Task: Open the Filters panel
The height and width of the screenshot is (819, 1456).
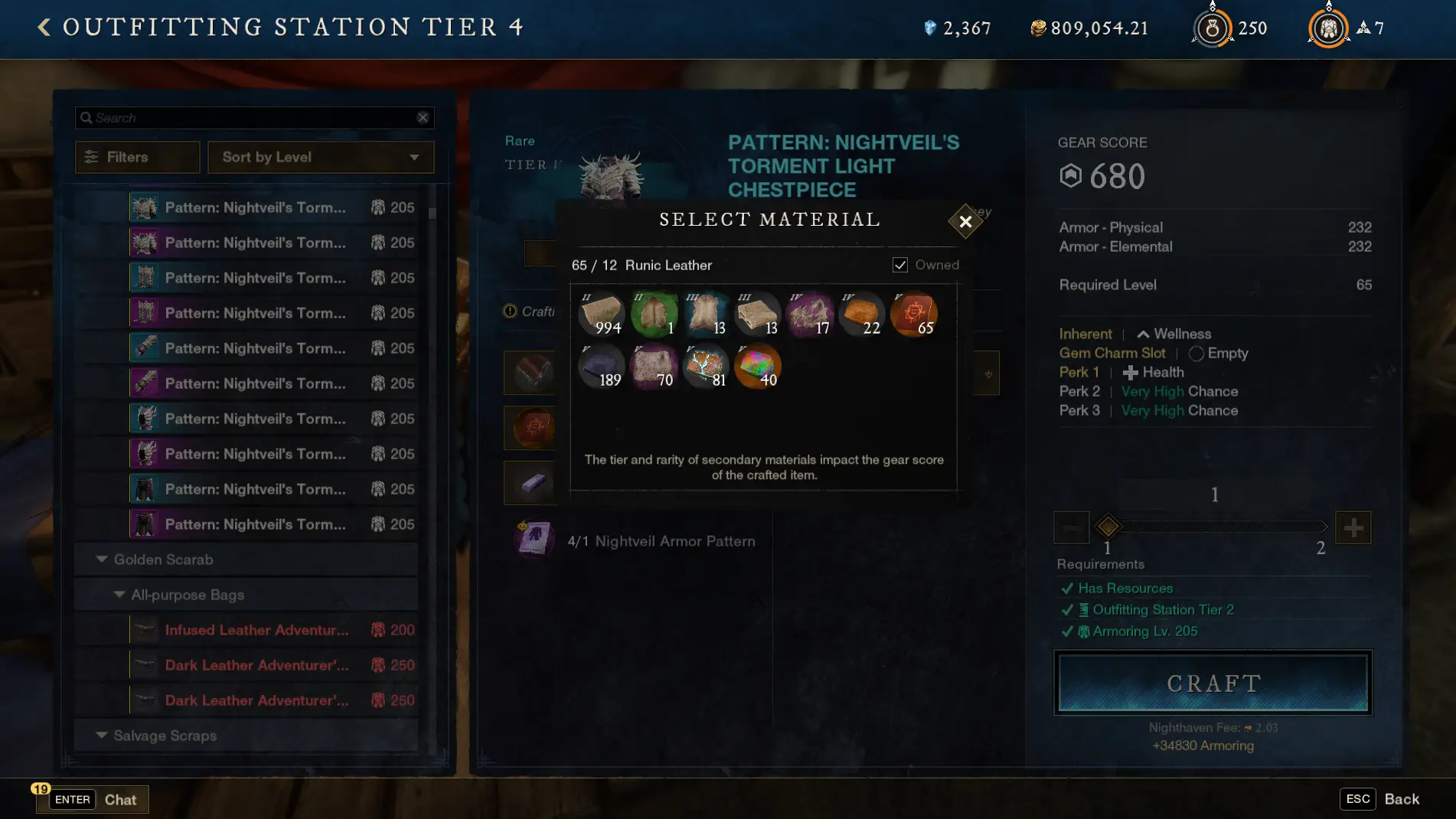Action: click(138, 157)
